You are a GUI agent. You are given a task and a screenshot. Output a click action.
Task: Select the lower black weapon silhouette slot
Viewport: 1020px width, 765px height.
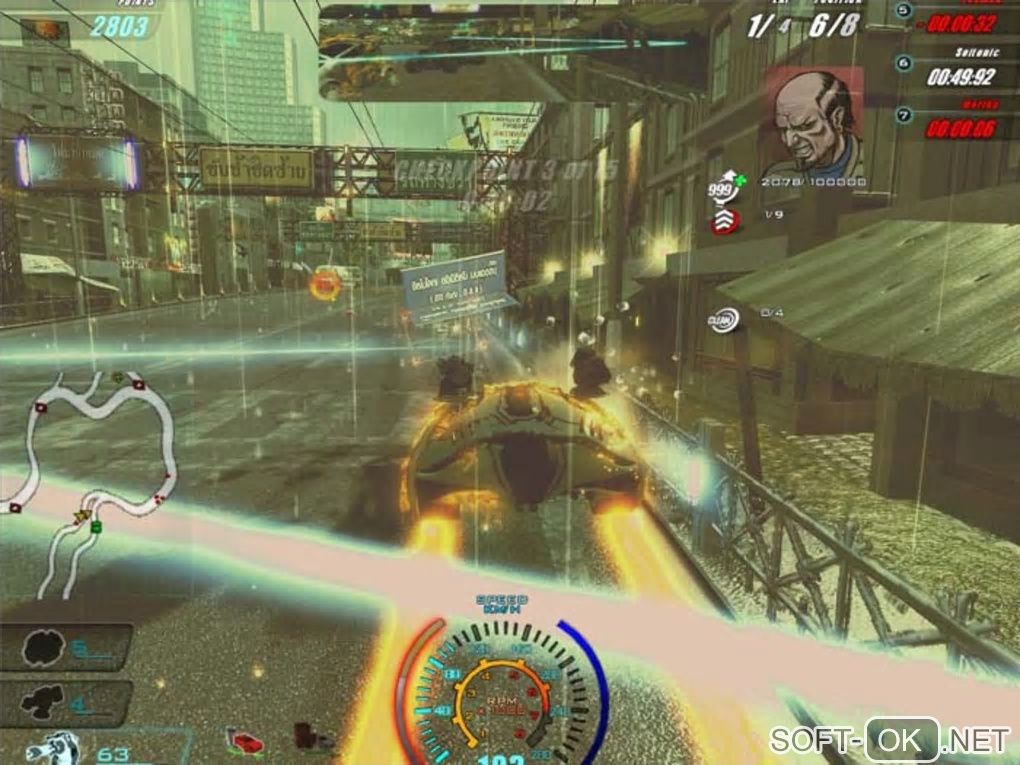(x=38, y=702)
